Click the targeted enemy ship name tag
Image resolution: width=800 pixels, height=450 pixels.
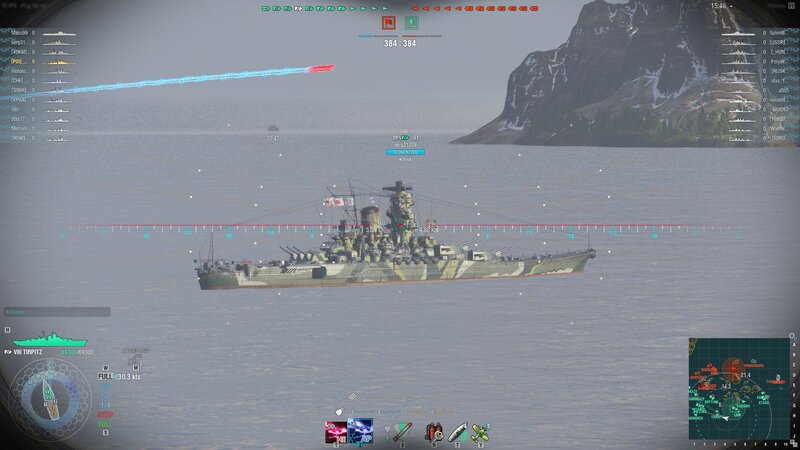click(x=406, y=144)
